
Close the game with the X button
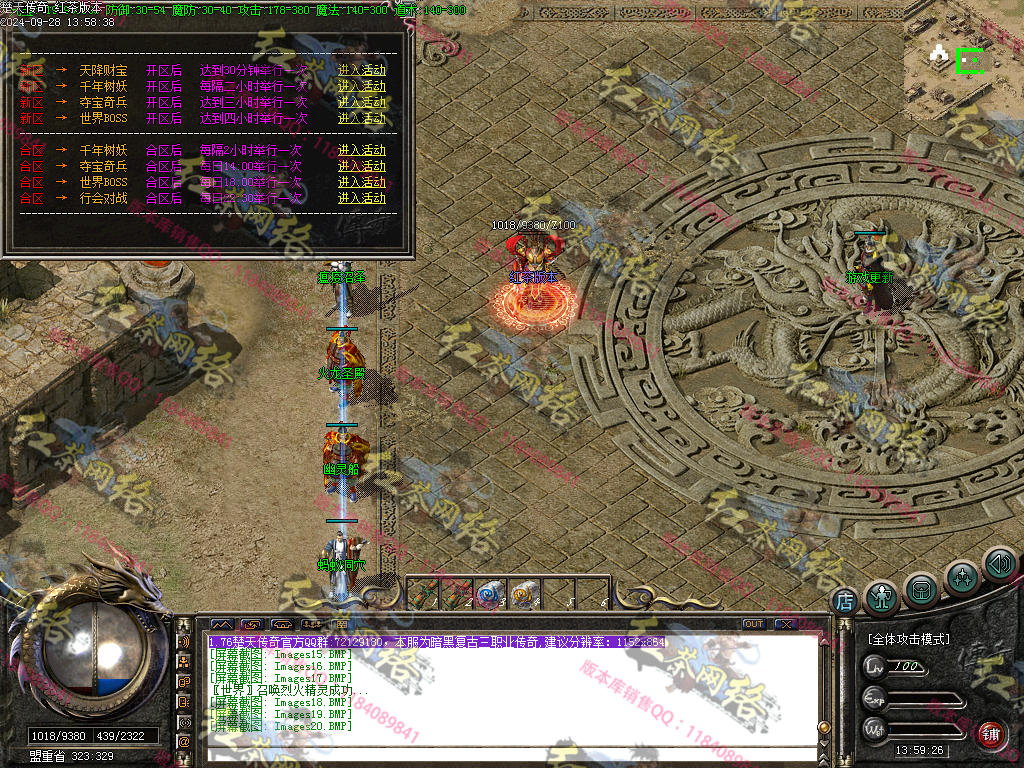pos(785,624)
